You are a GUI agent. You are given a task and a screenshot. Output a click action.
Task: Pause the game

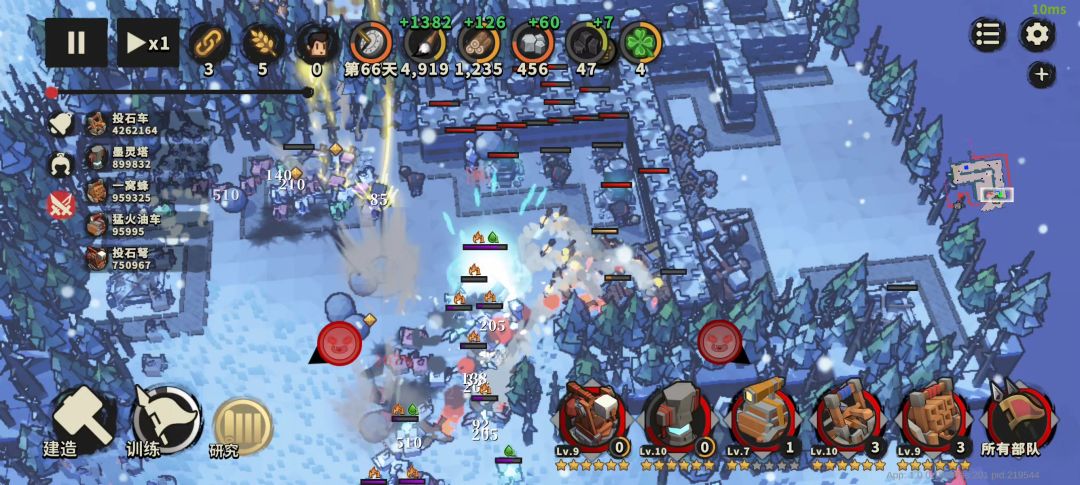pyautogui.click(x=76, y=43)
